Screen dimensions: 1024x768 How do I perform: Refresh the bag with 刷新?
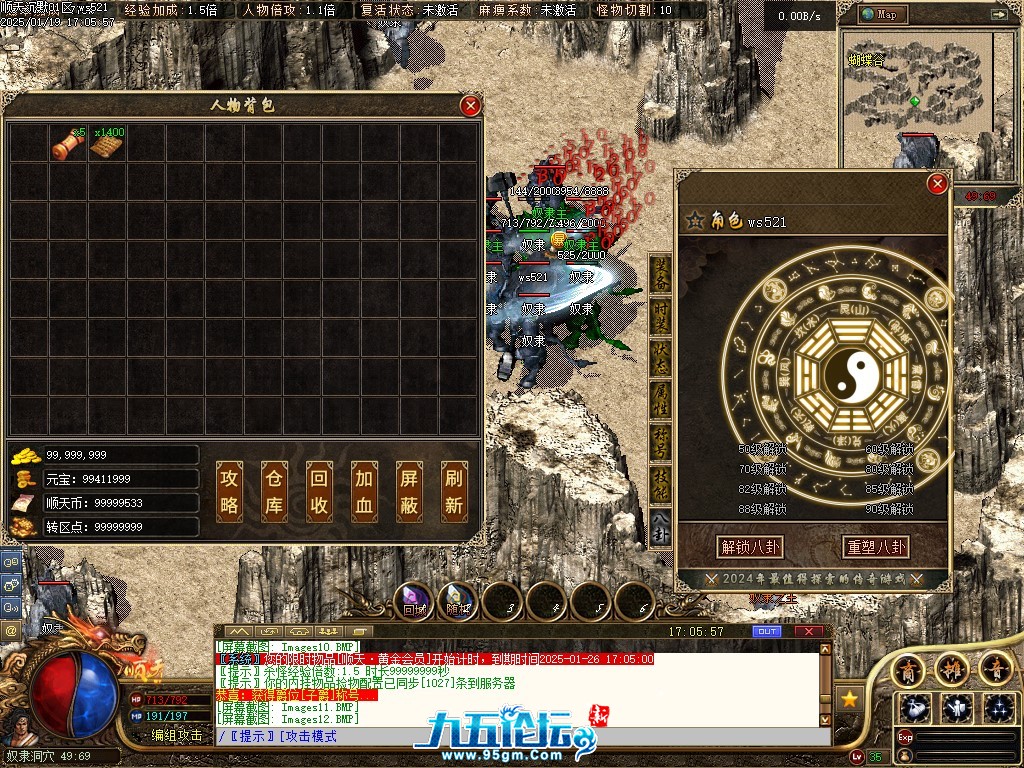(453, 492)
